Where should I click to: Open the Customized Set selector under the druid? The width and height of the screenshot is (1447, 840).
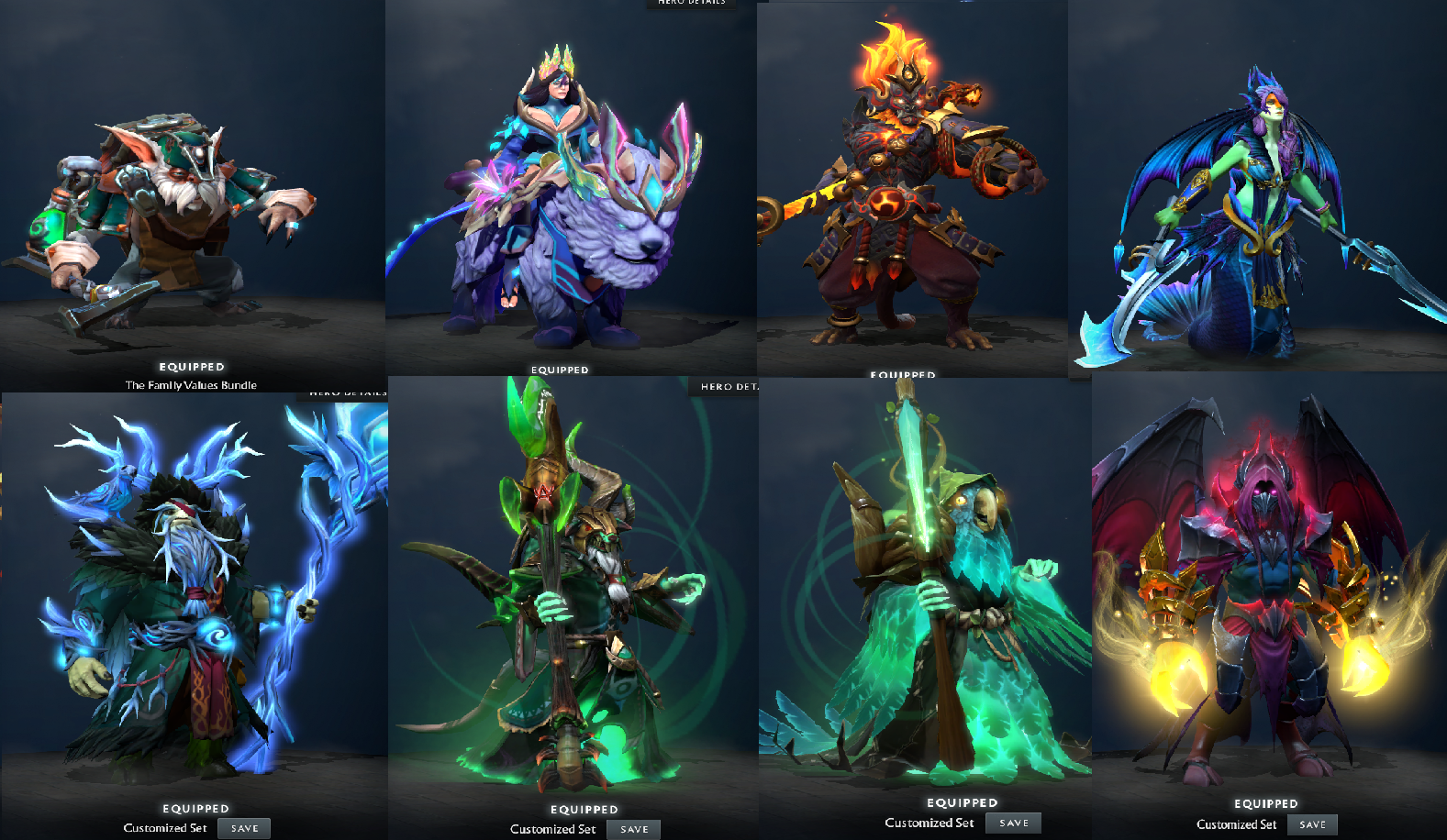pyautogui.click(x=165, y=828)
